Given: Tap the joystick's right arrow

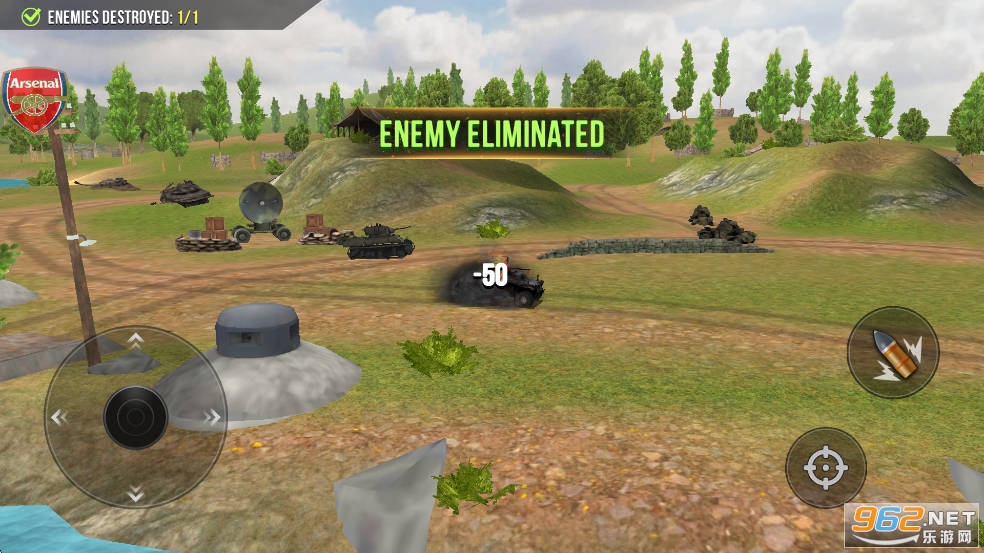Looking at the screenshot, I should (212, 417).
